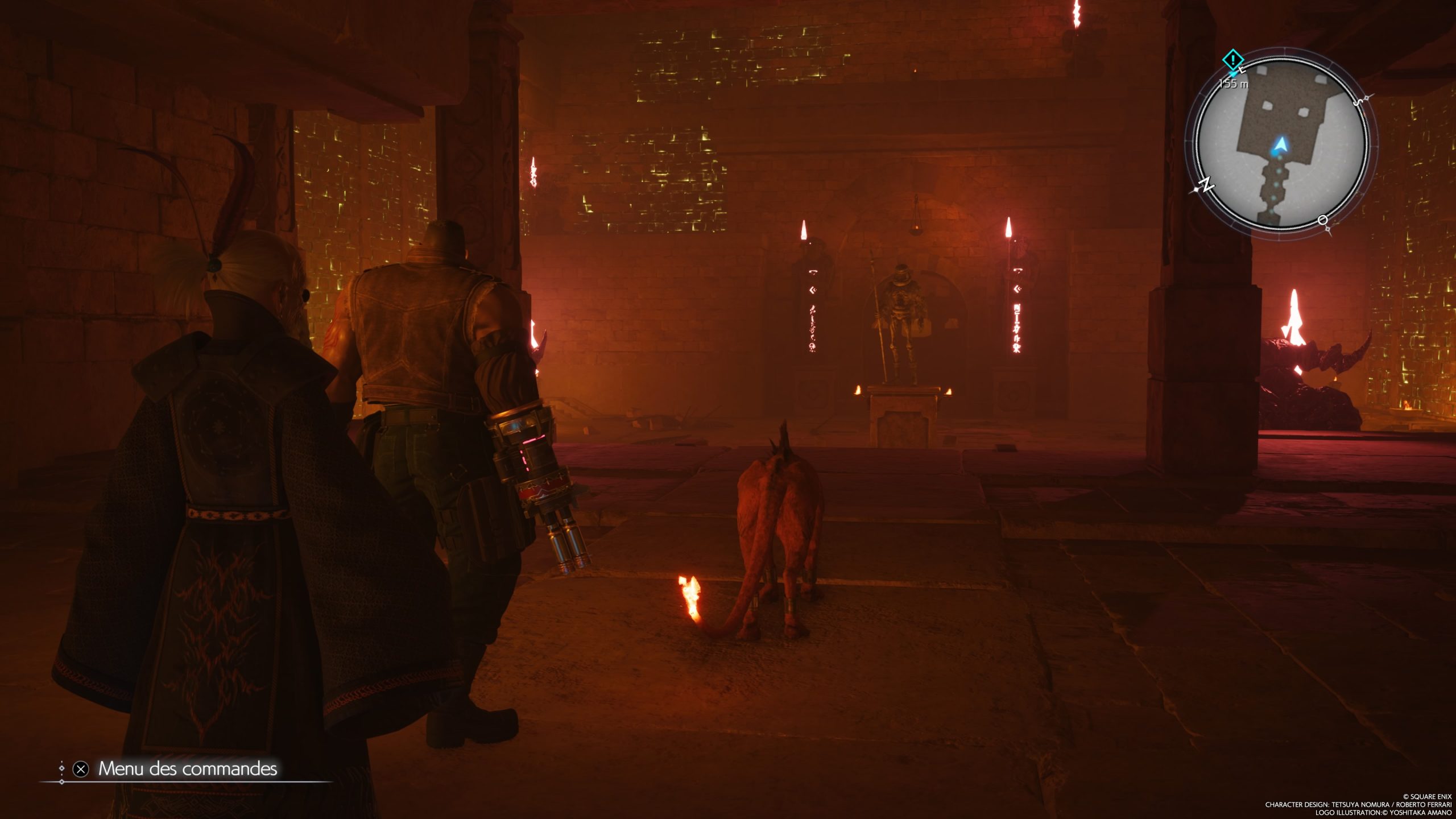The height and width of the screenshot is (819, 1456).
Task: Click the blue player arrow on minimap
Action: [x=1279, y=146]
